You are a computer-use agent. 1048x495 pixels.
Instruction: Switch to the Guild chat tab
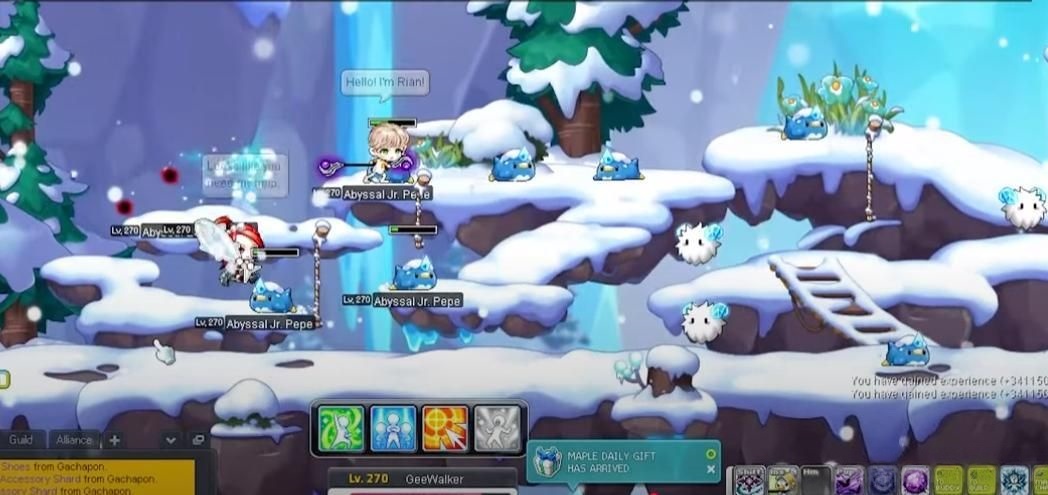tap(21, 440)
